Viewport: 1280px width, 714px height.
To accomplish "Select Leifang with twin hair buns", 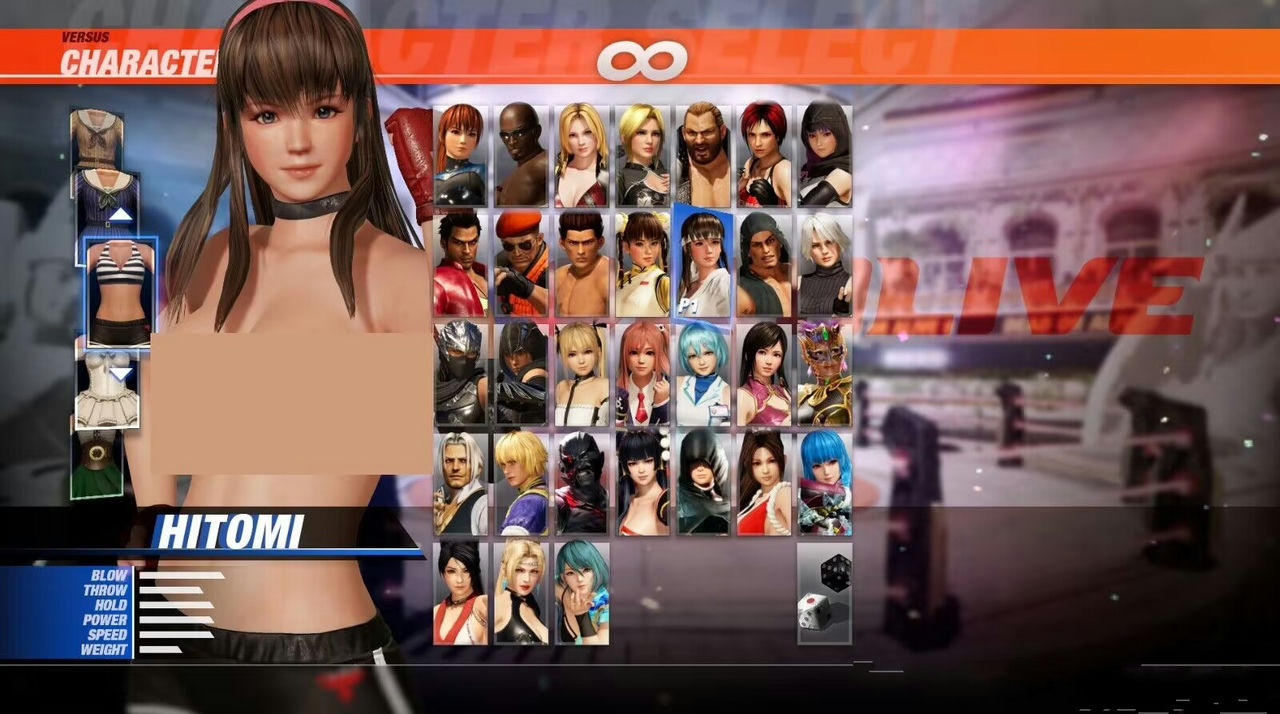I will point(642,264).
